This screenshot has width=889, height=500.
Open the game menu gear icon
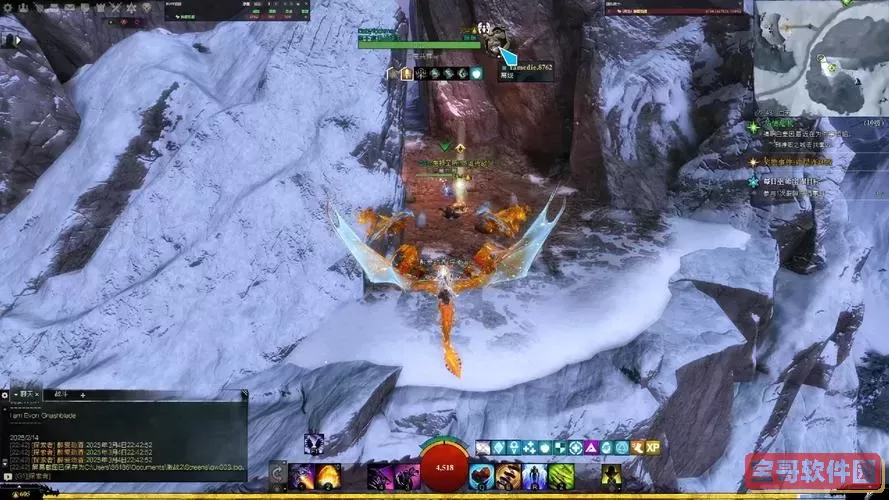click(8, 7)
